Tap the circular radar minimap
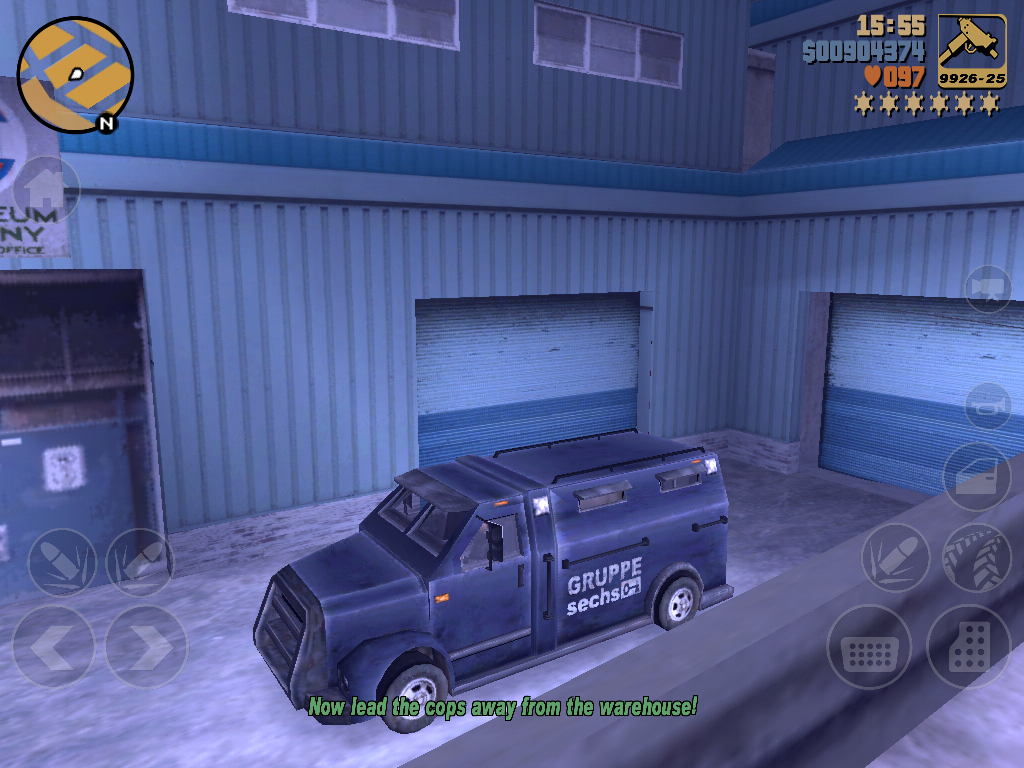 (x=75, y=75)
